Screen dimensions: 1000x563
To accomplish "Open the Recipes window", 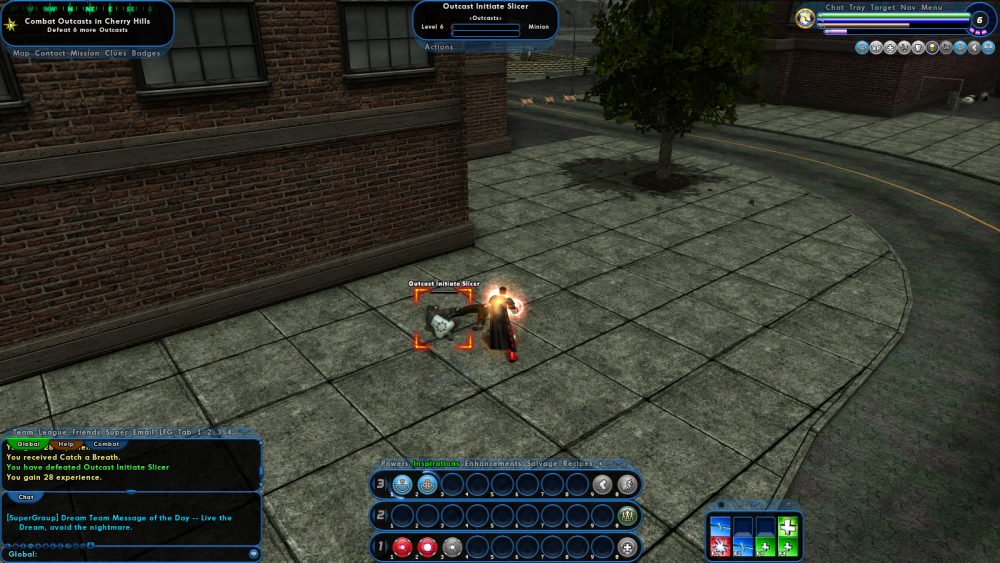I will (x=578, y=464).
